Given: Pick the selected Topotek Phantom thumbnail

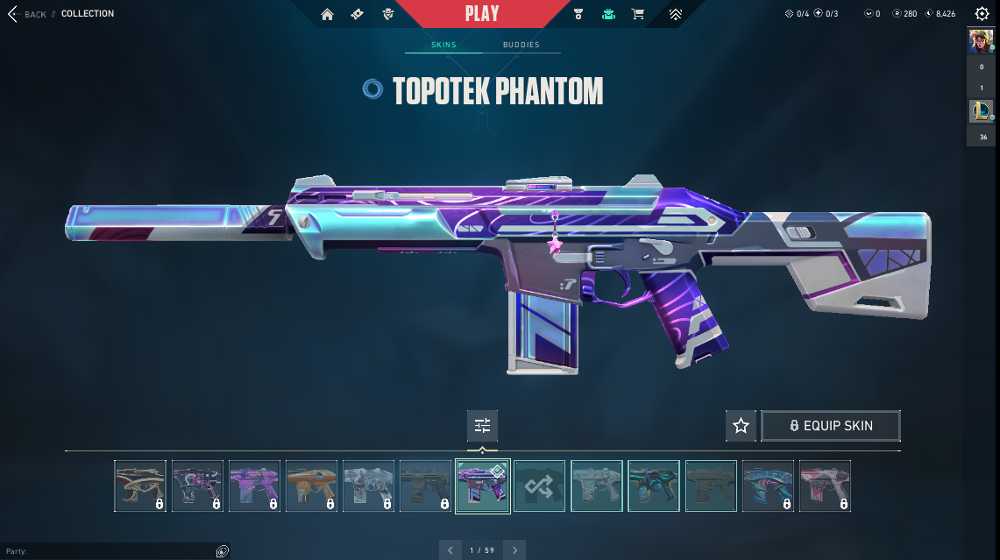Looking at the screenshot, I should [483, 486].
